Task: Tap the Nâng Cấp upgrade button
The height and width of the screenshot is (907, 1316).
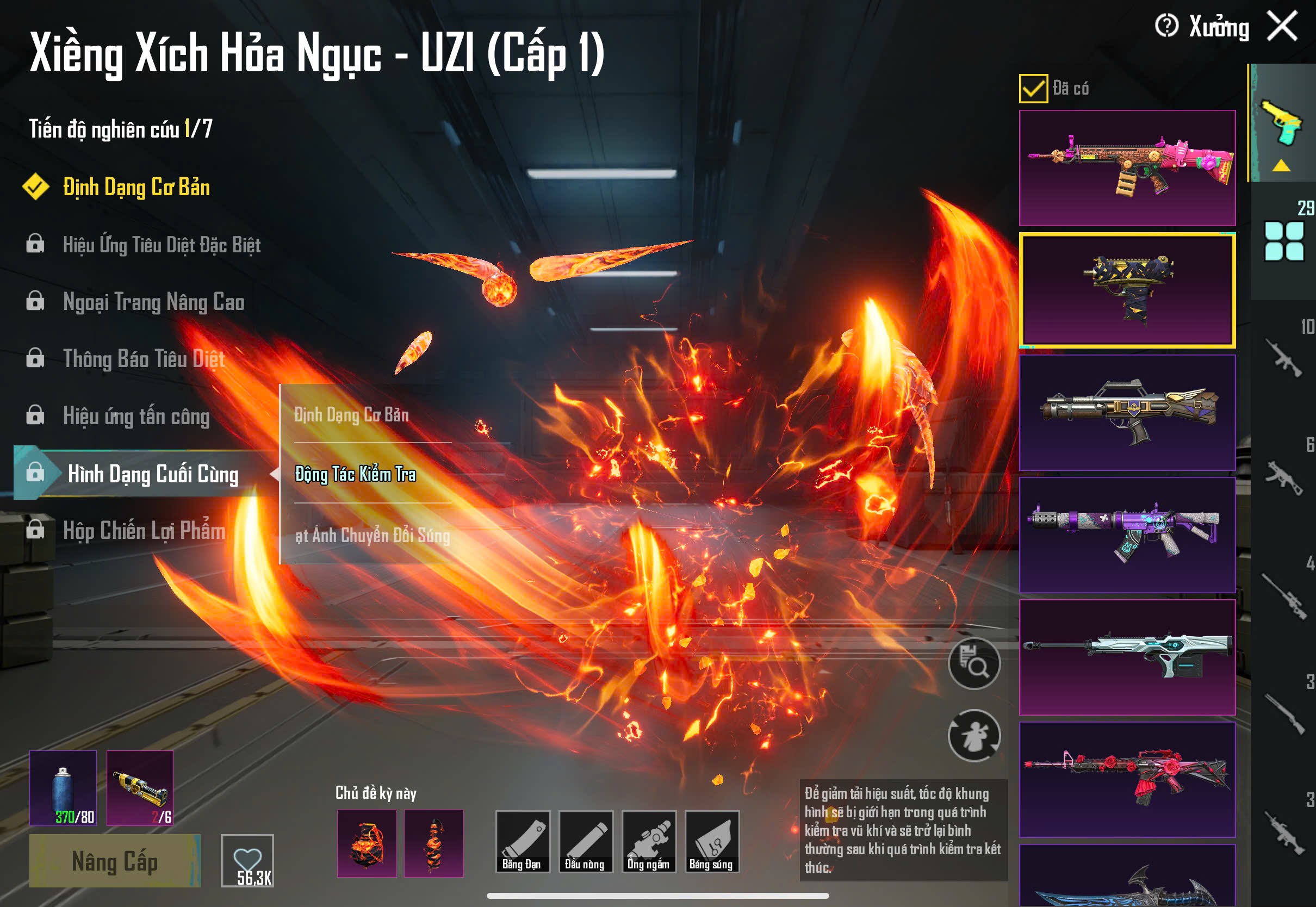Action: click(x=115, y=860)
